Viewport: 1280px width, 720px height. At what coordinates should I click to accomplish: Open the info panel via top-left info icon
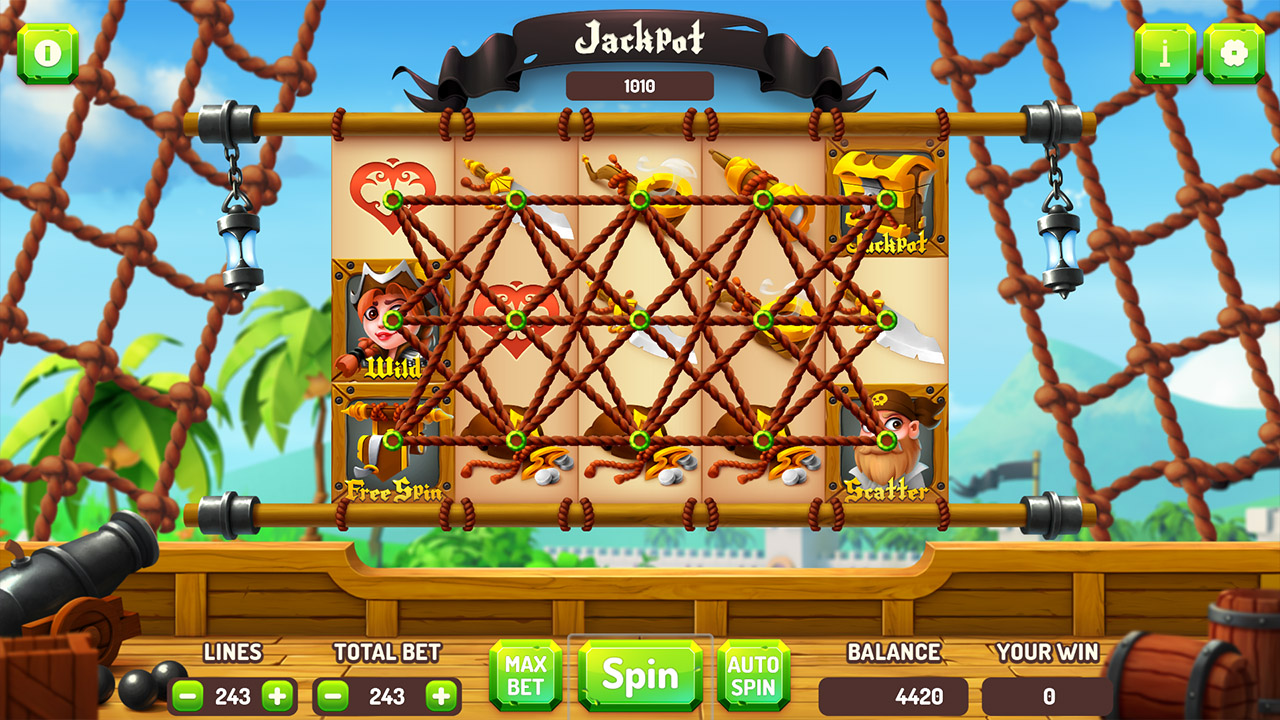click(48, 53)
